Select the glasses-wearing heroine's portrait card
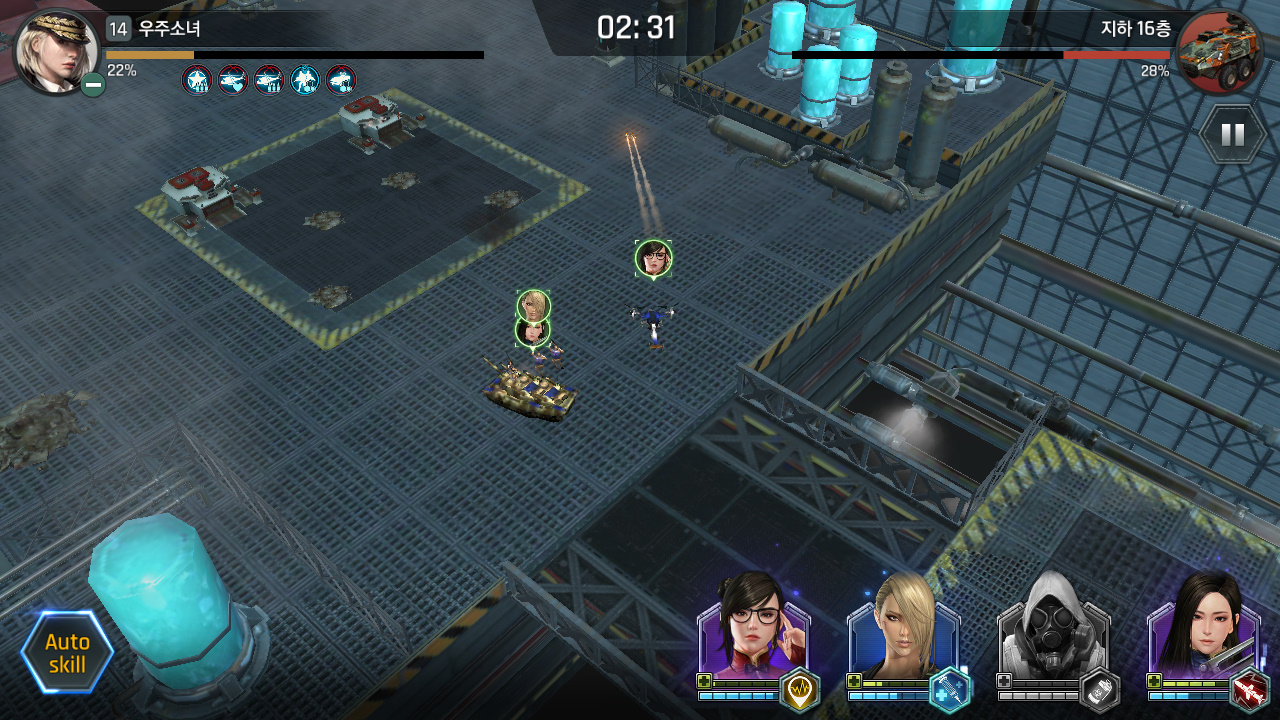Viewport: 1280px width, 720px height. point(750,626)
